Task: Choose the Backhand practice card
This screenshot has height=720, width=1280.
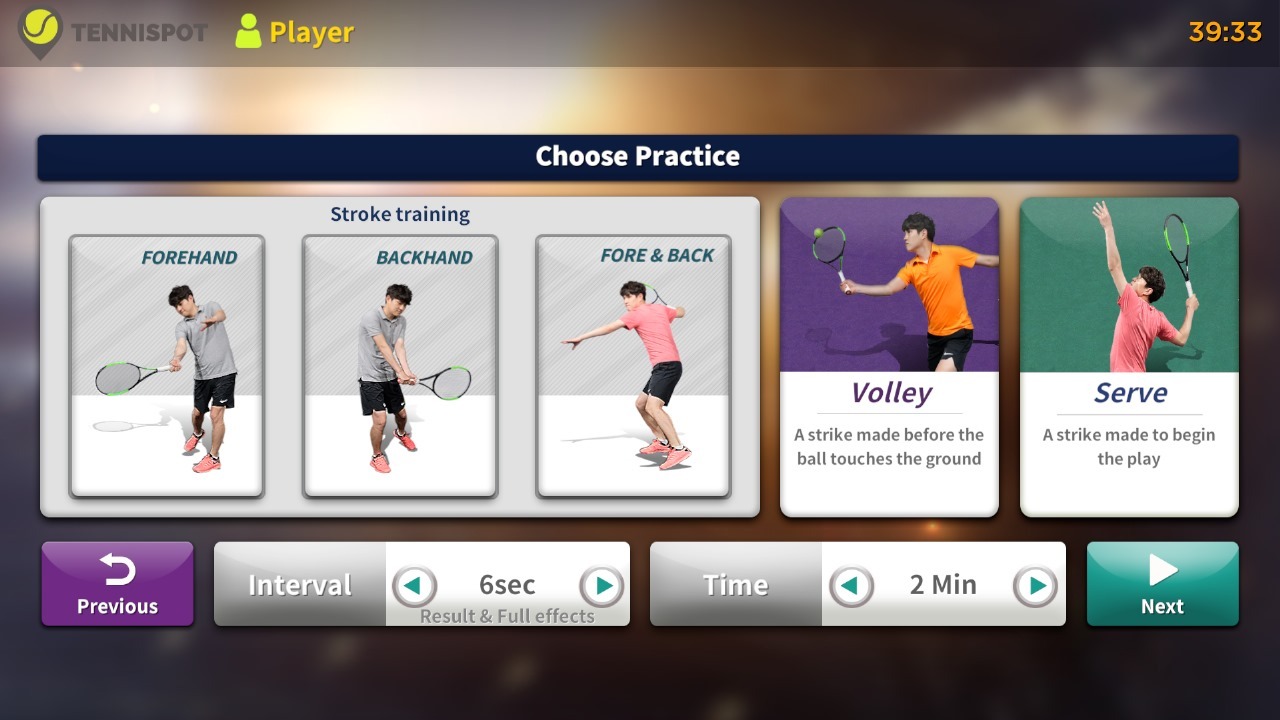Action: [400, 366]
